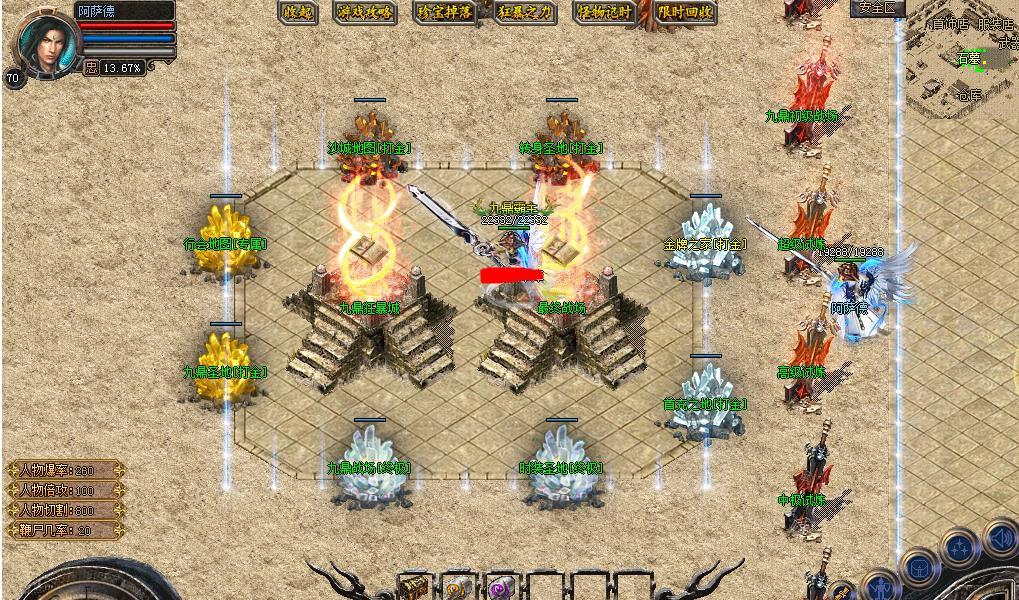Open the 珍宝掉落 treasure drop list
The image size is (1019, 600).
tap(445, 13)
